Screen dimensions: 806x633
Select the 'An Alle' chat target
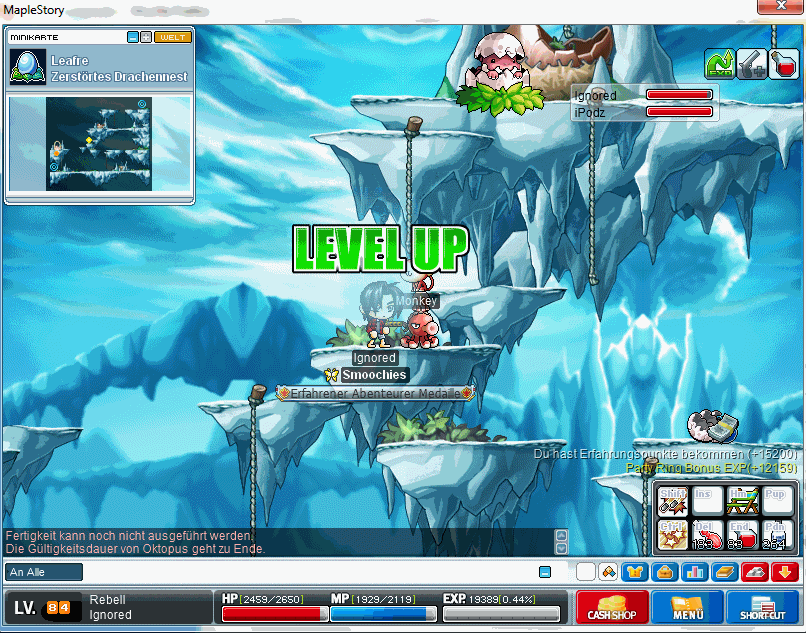[44, 572]
